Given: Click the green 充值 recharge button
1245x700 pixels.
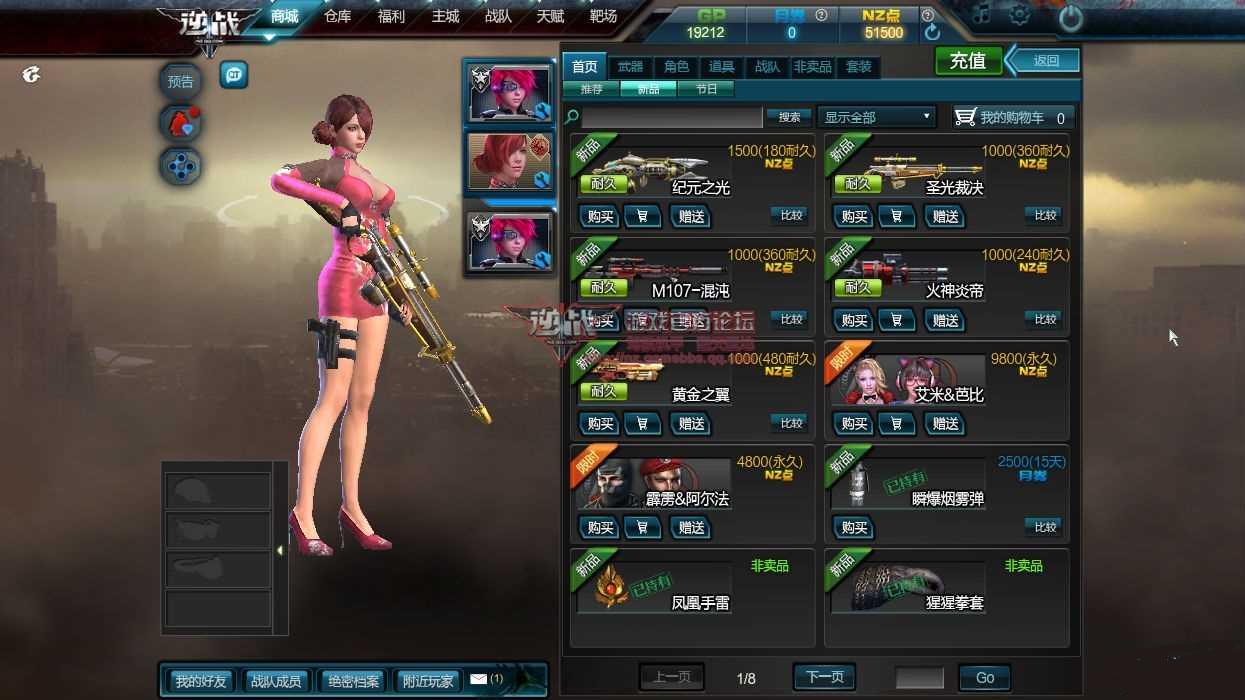Looking at the screenshot, I should [967, 61].
